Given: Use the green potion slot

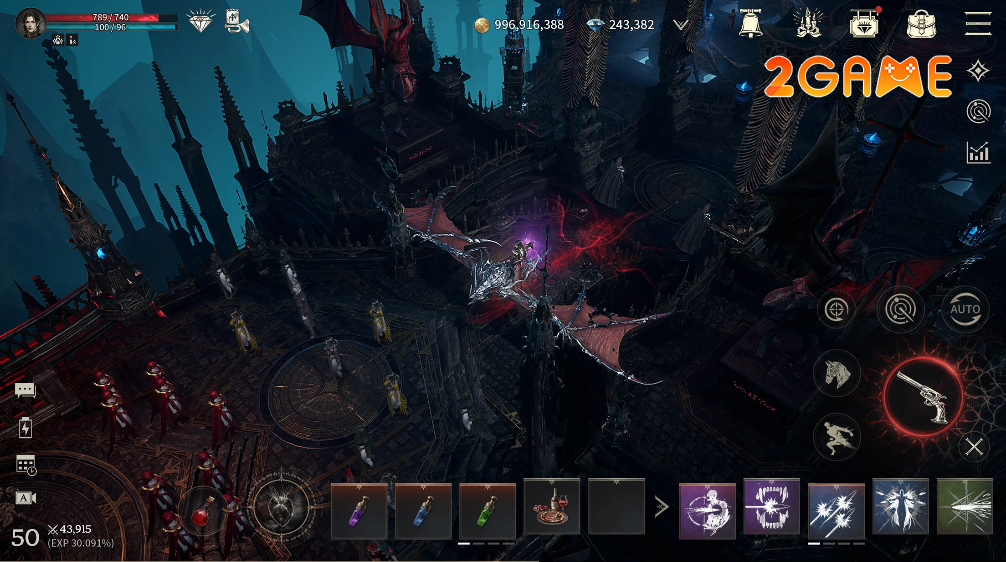Looking at the screenshot, I should point(487,510).
